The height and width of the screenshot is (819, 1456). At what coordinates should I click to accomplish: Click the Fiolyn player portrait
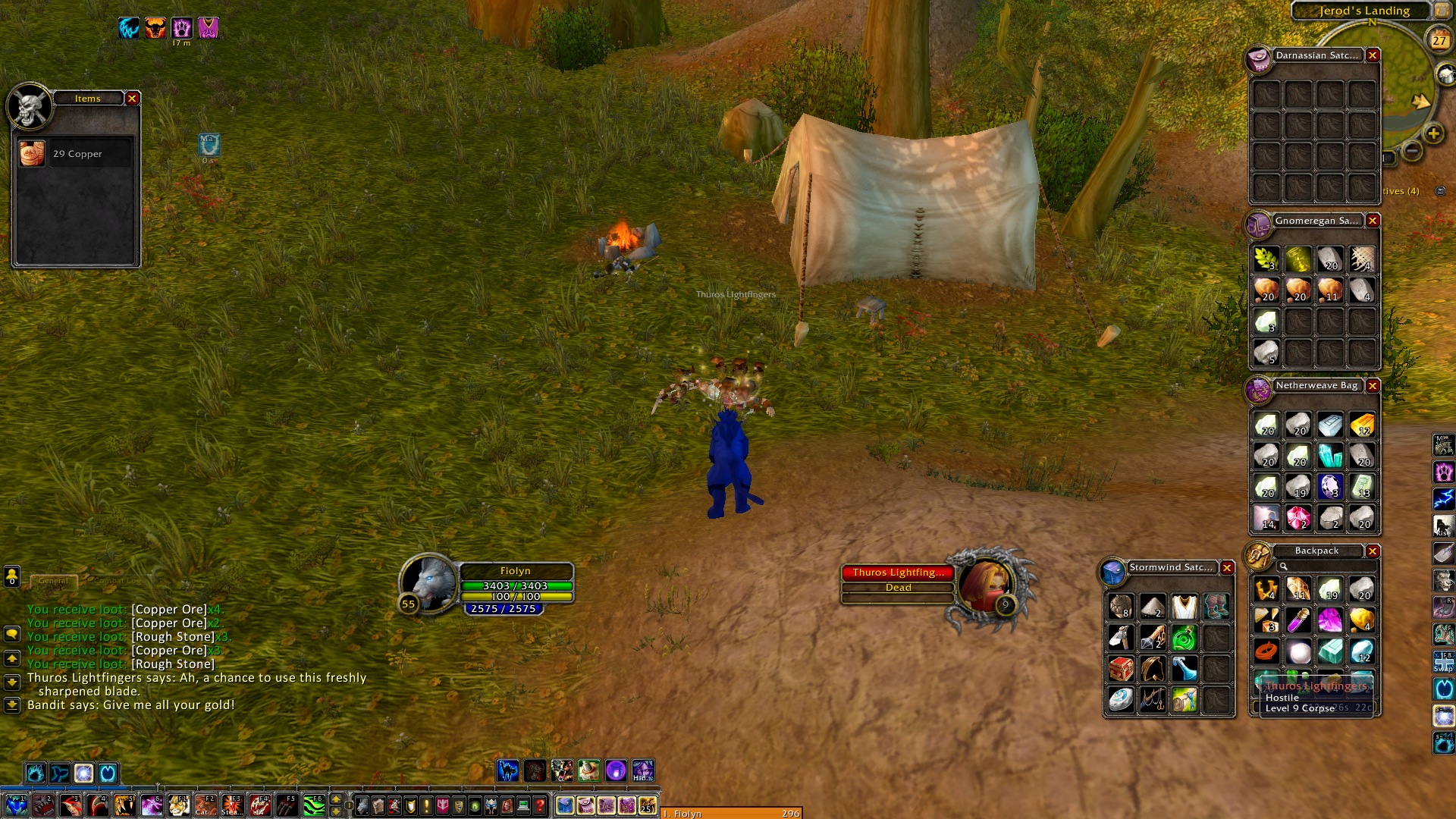(x=428, y=584)
